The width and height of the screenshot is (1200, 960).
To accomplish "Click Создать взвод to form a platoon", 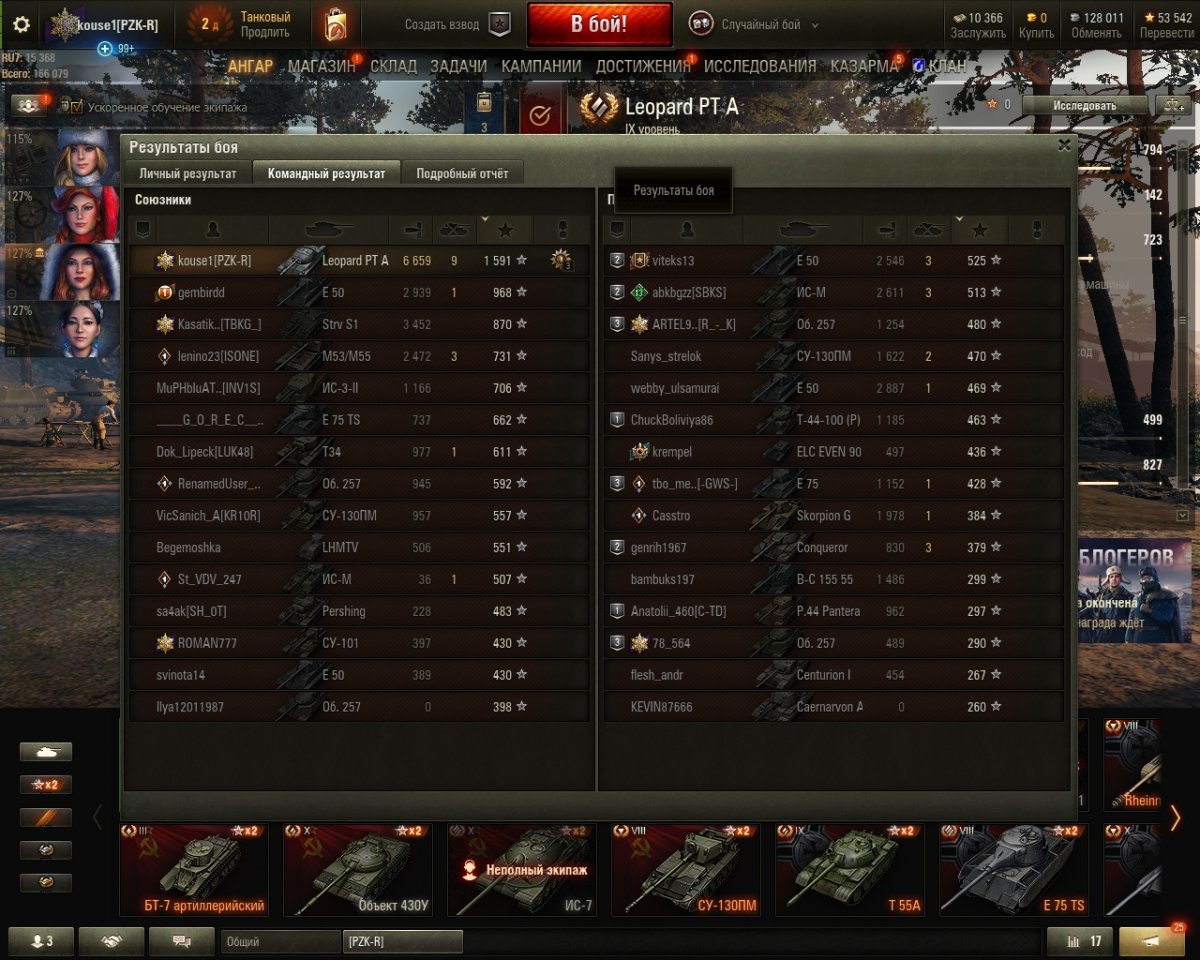I will tap(457, 25).
